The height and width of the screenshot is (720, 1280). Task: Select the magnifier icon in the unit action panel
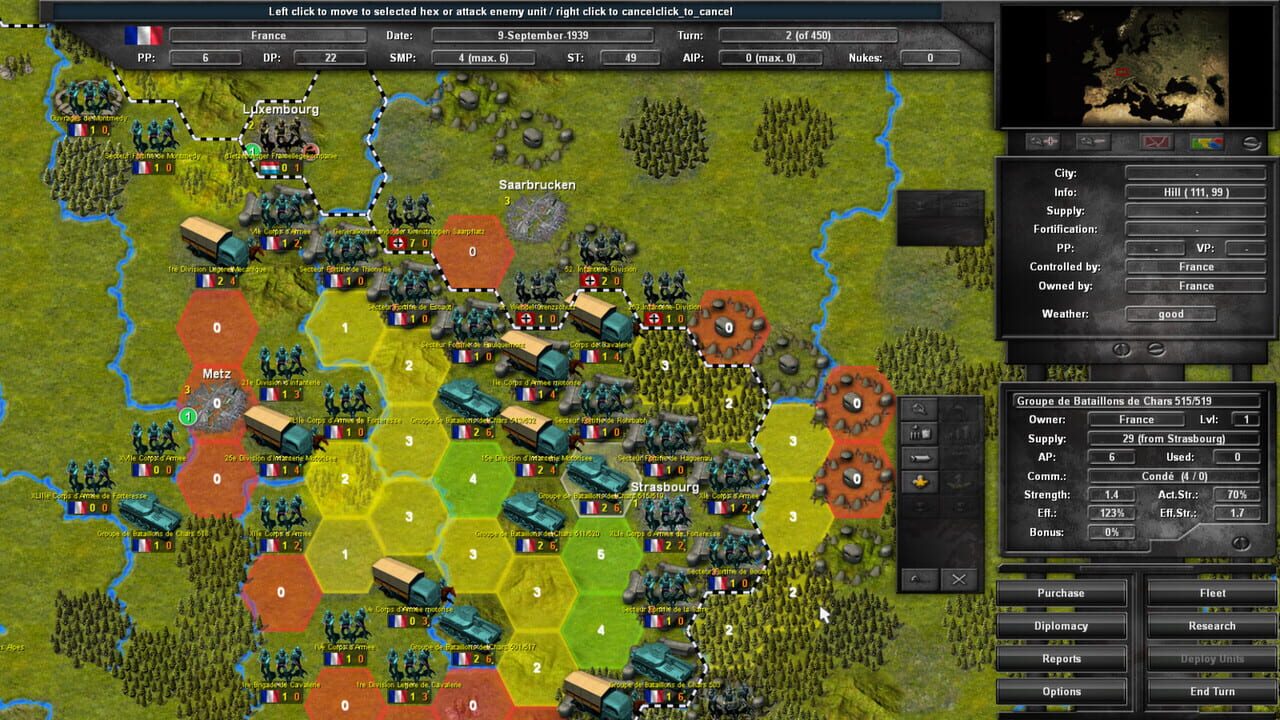(918, 410)
